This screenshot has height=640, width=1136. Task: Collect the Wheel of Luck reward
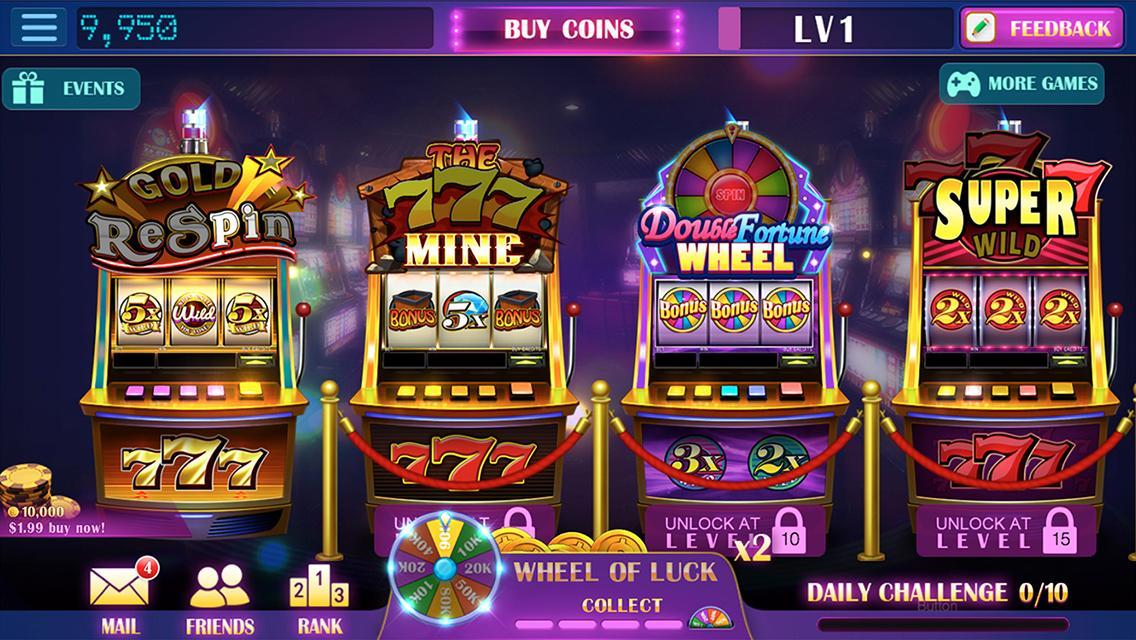point(621,605)
